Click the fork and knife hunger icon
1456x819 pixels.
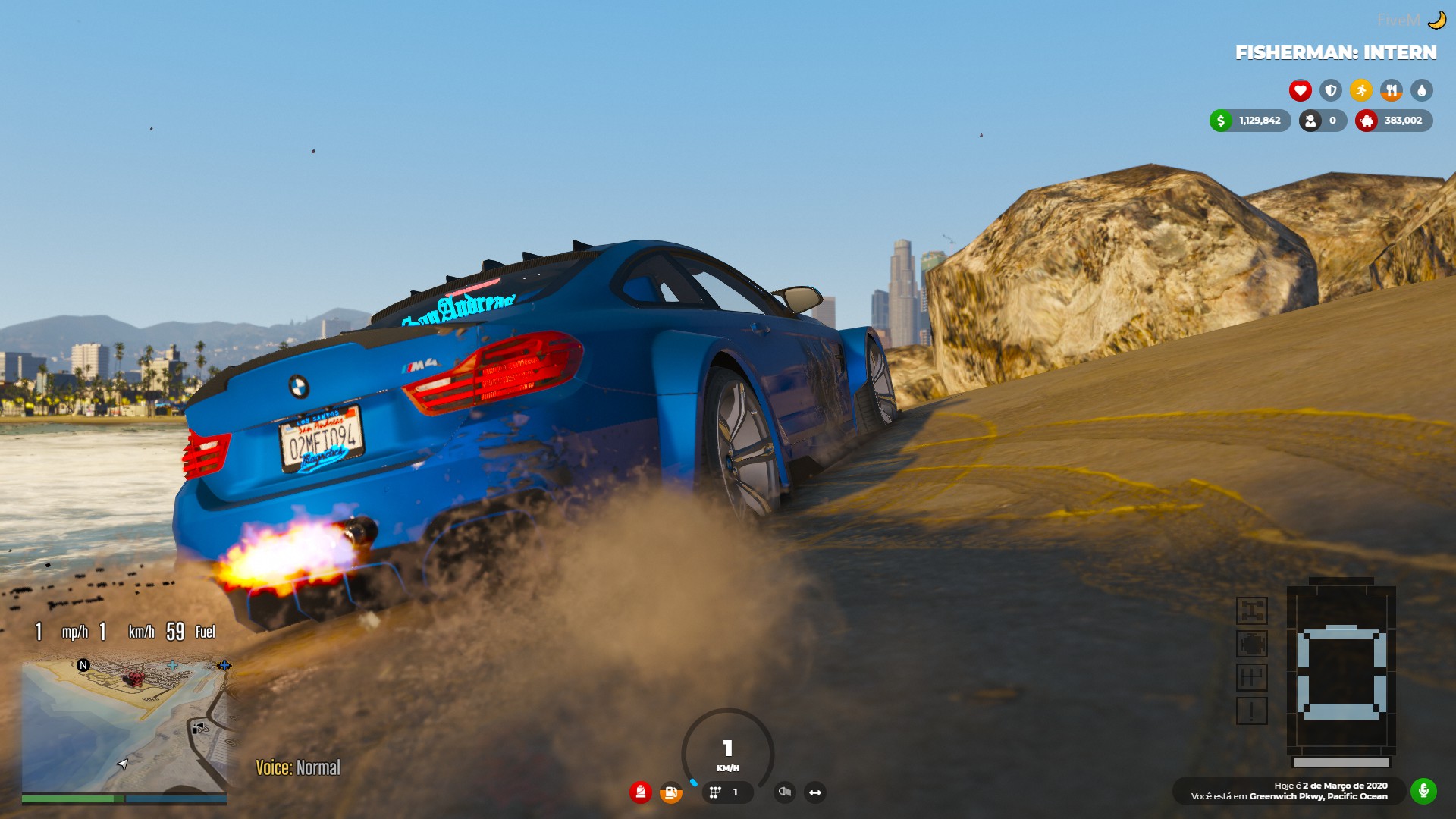coord(1391,91)
